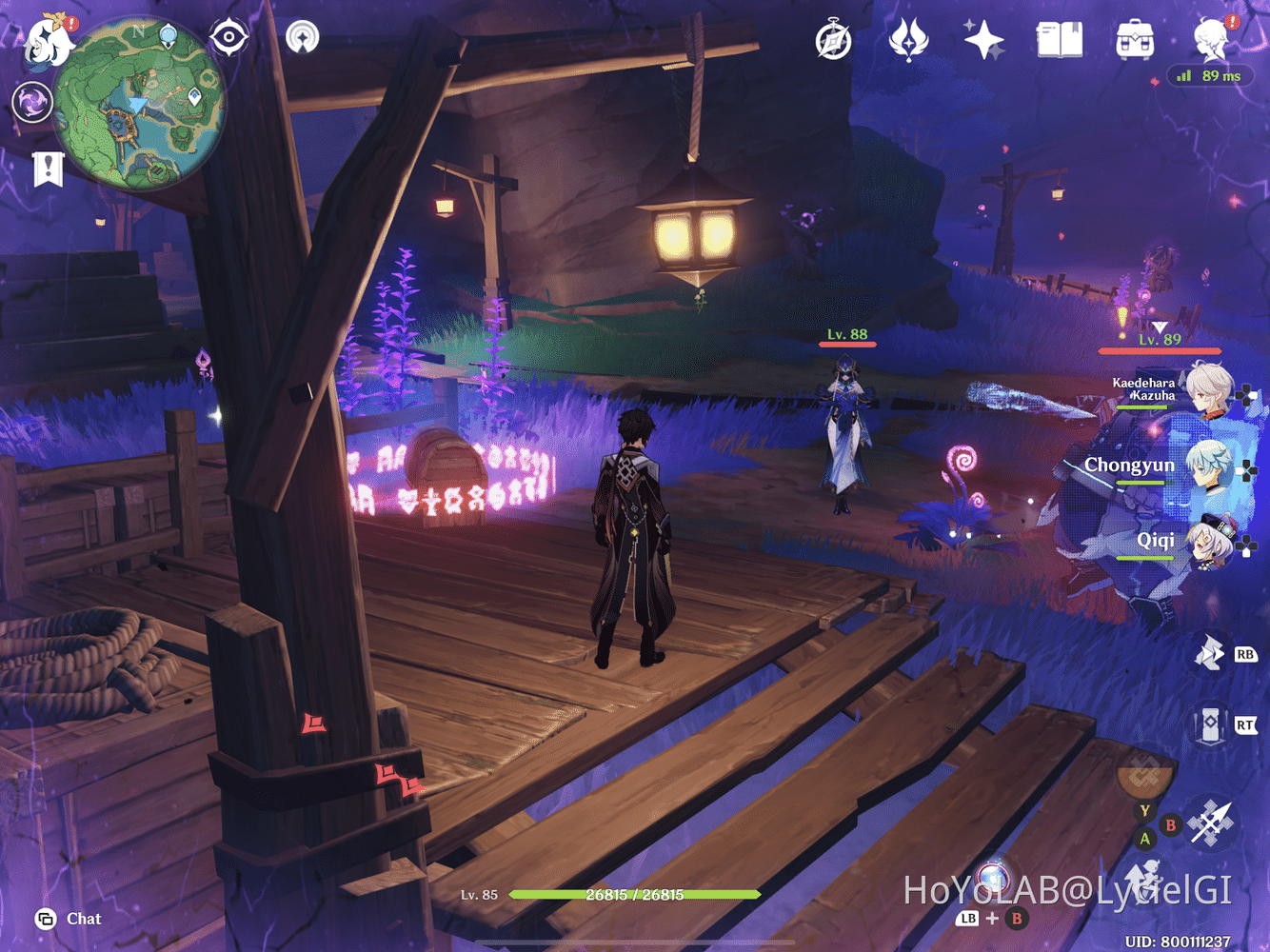The image size is (1270, 952).
Task: Open the inventory backpack icon
Action: coord(1133,40)
